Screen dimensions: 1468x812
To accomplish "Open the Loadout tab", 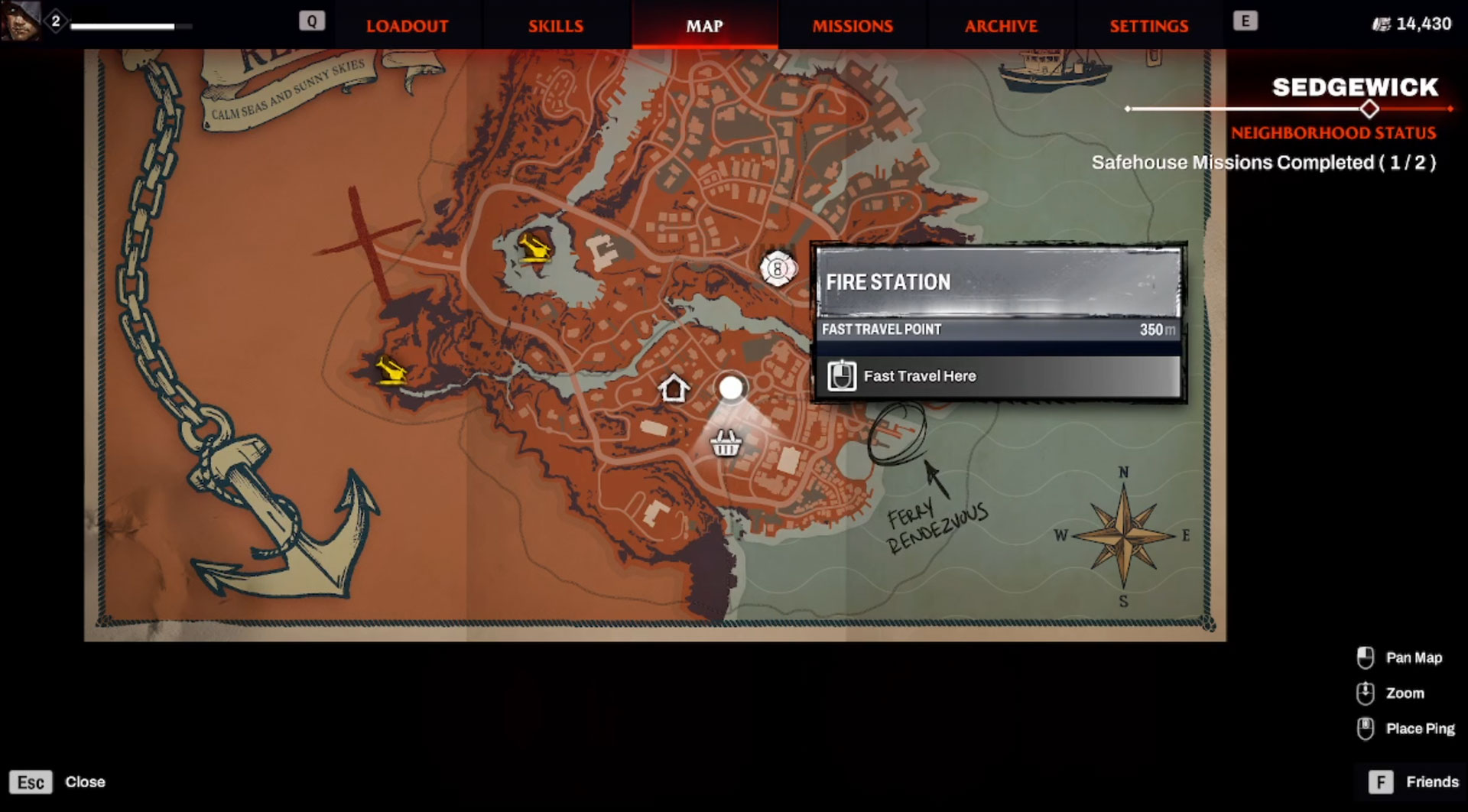I will [x=407, y=26].
